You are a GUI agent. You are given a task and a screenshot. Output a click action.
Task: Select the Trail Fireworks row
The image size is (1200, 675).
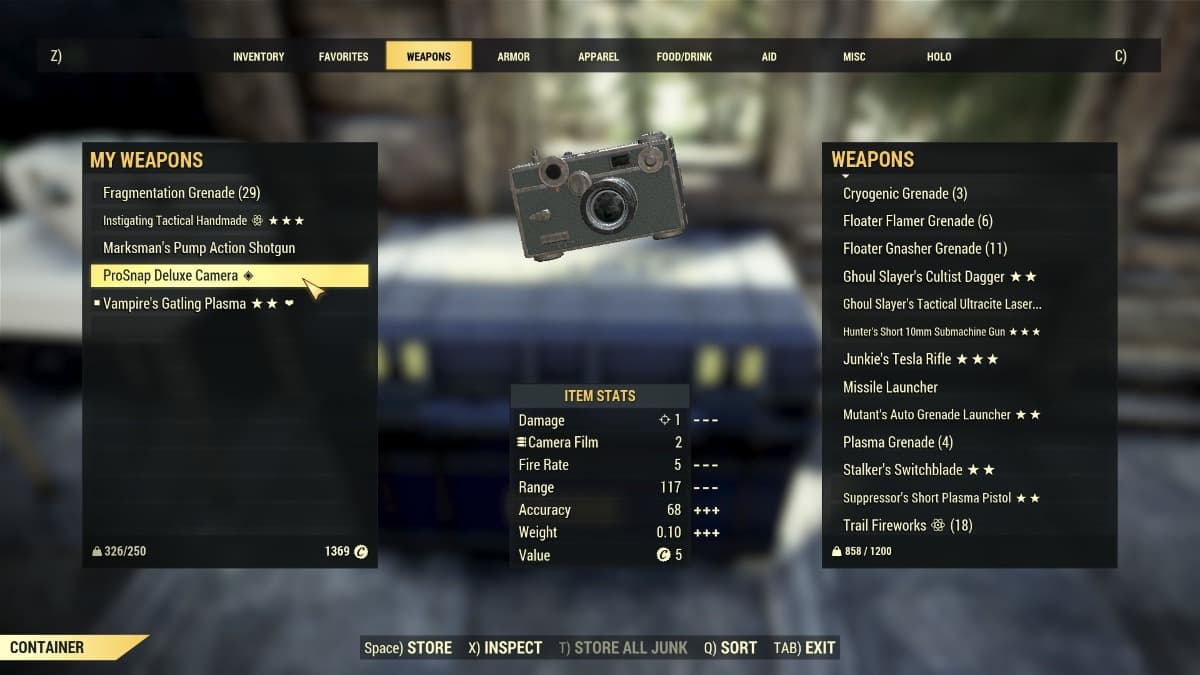coord(907,525)
